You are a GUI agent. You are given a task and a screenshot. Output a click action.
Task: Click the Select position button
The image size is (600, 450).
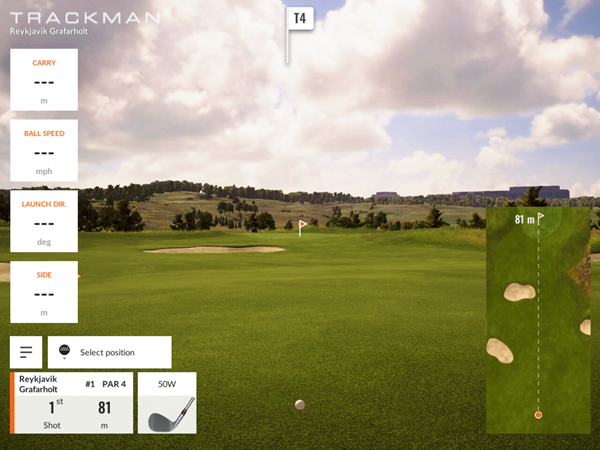pyautogui.click(x=109, y=352)
